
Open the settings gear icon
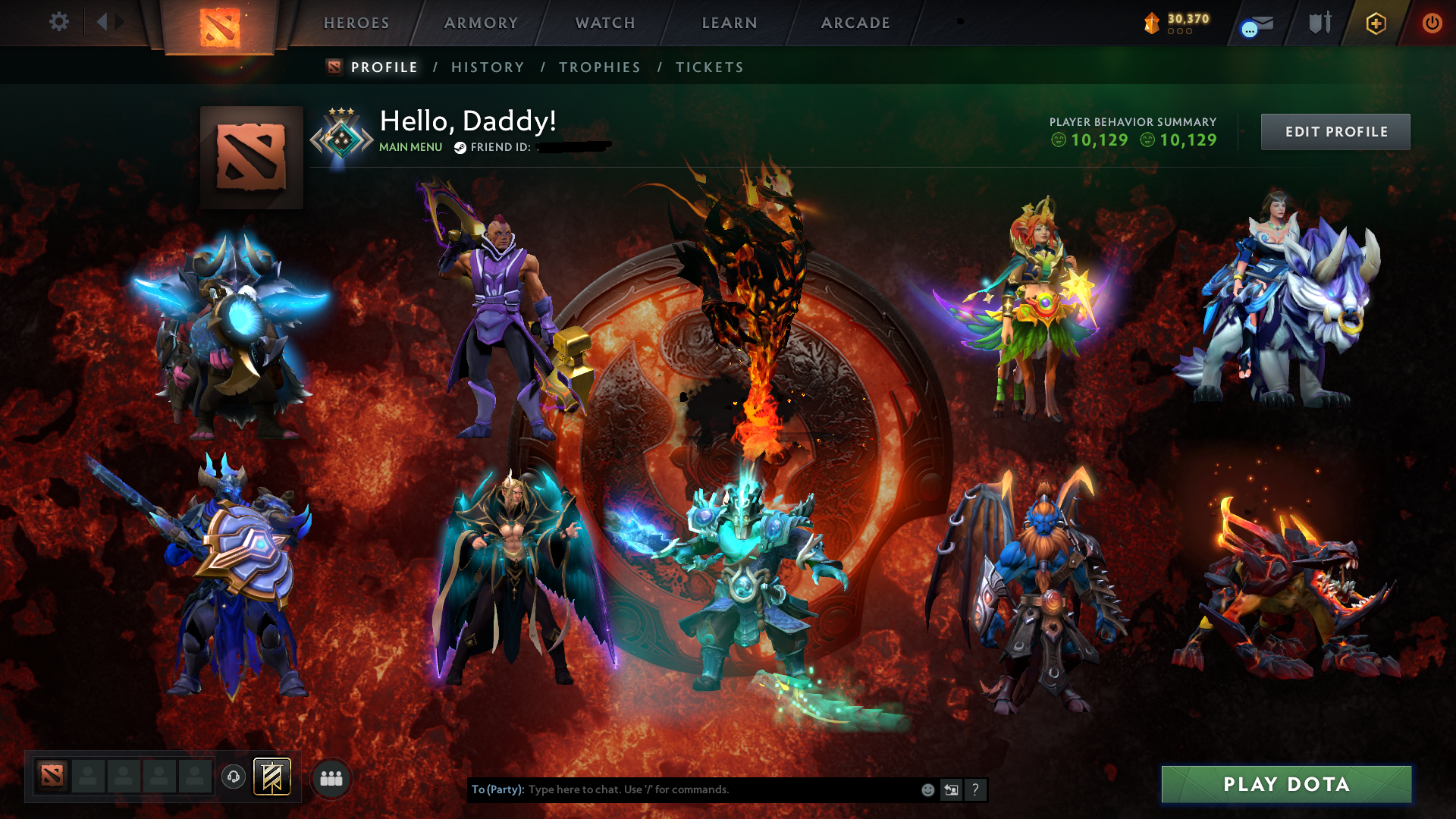(x=58, y=23)
